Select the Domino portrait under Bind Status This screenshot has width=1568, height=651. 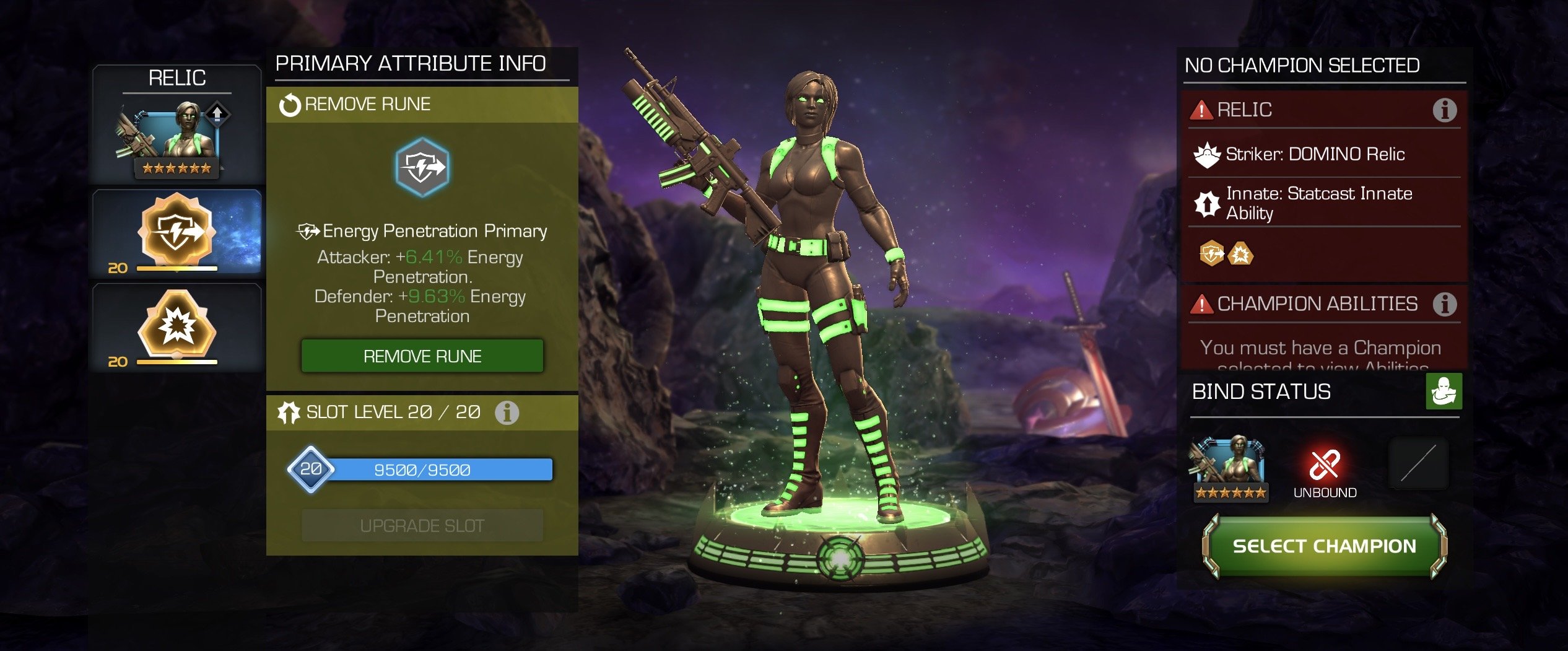pyautogui.click(x=1230, y=467)
